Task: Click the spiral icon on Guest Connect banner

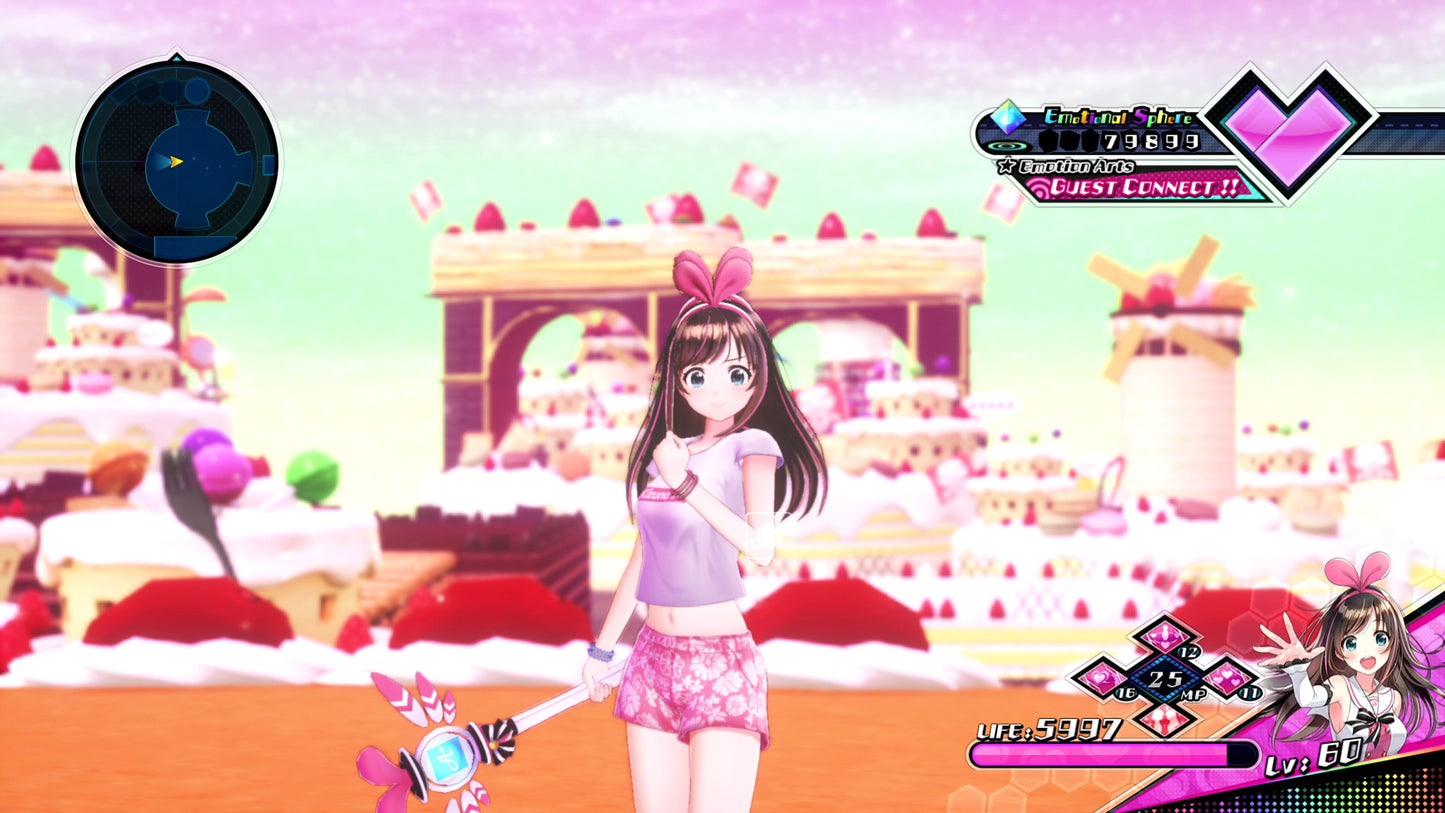Action: pos(1040,186)
